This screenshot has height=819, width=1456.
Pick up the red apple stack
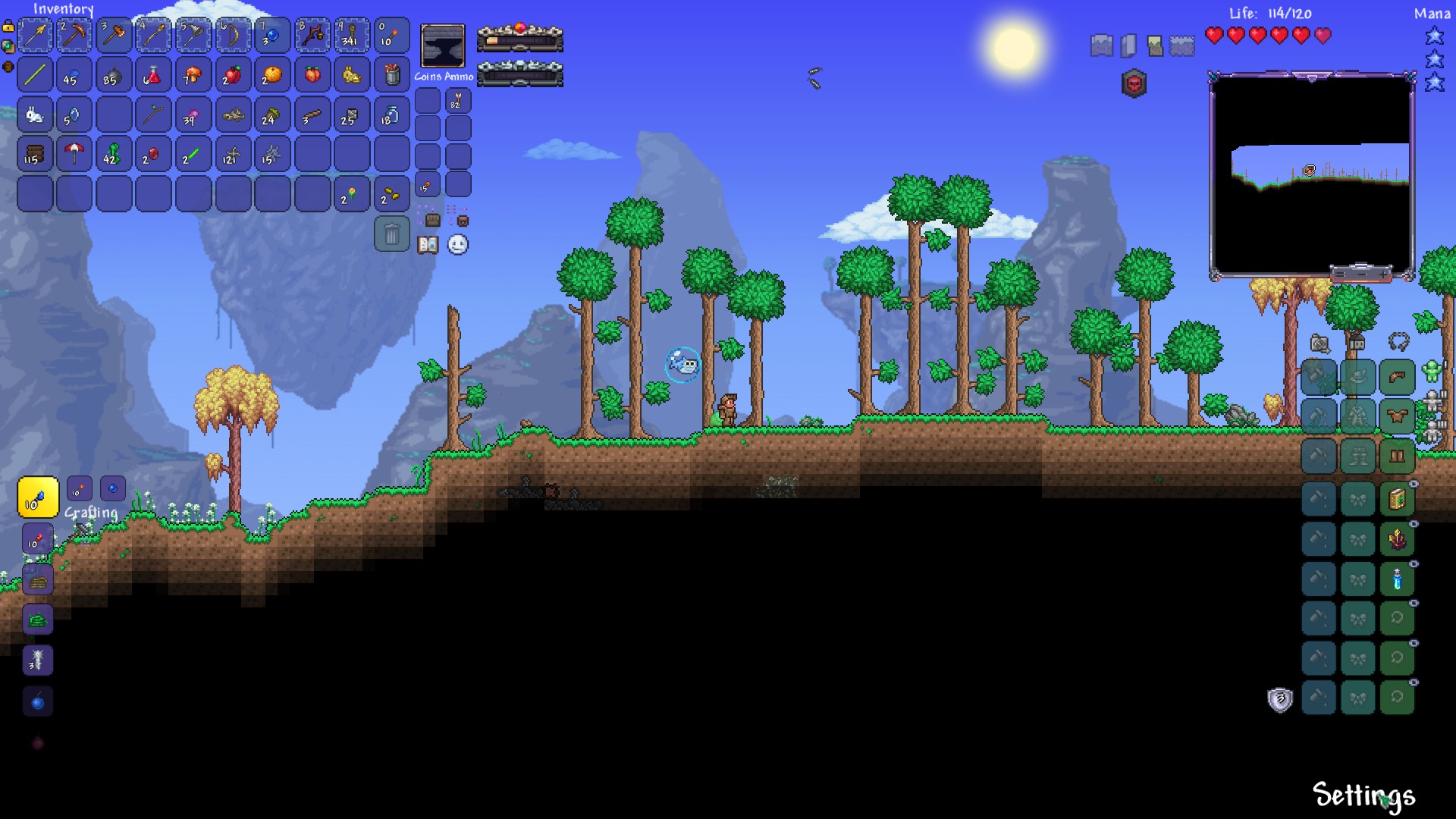coord(233,75)
